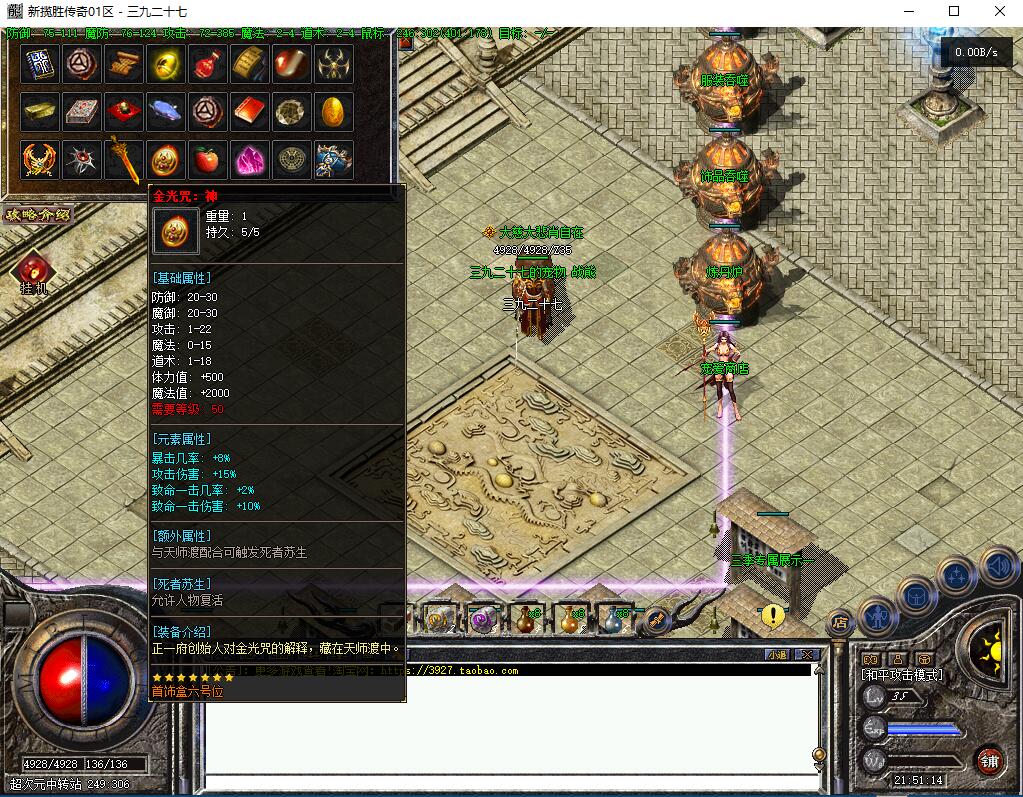Viewport: 1023px width, 797px height.
Task: Open the 攻略介绍 guide button
Action: click(x=36, y=214)
